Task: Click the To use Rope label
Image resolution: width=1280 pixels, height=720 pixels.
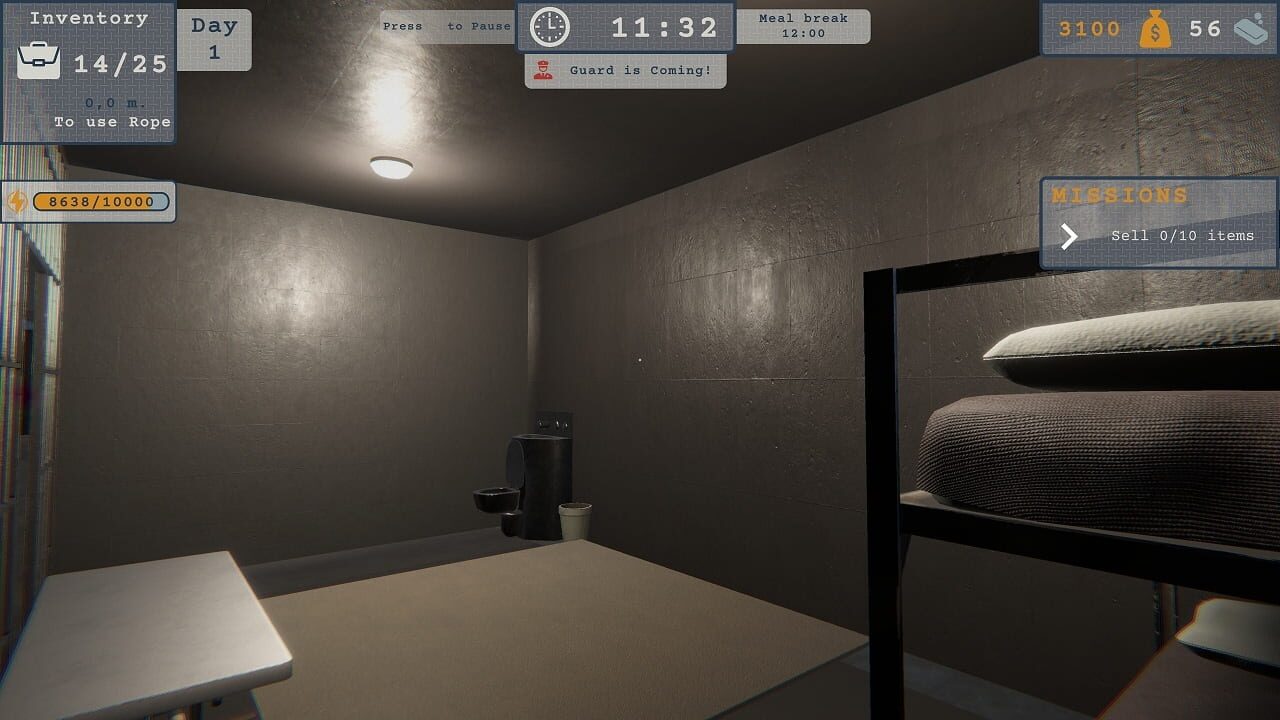Action: [x=112, y=121]
